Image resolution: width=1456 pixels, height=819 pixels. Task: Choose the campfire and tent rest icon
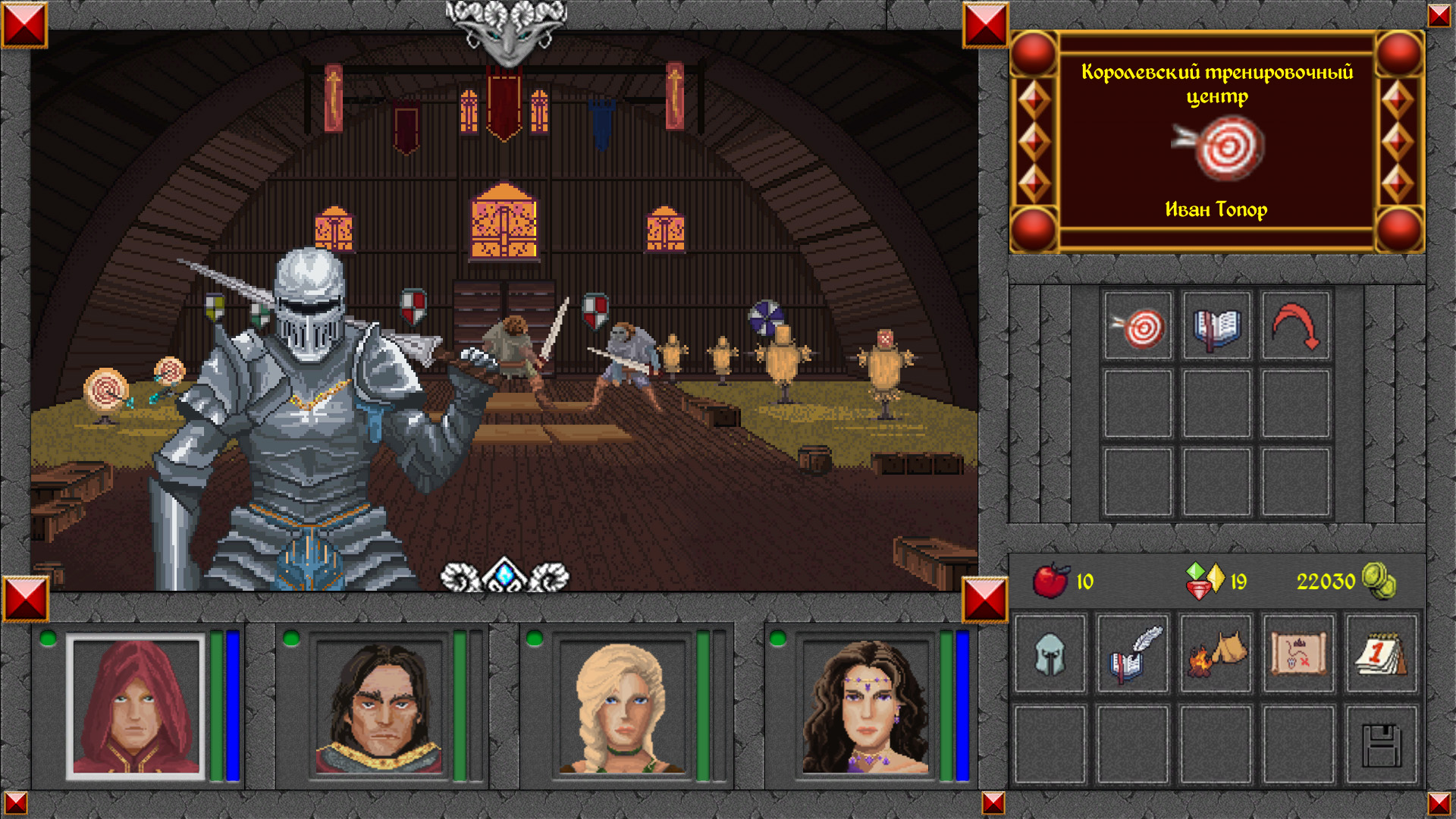1216,654
